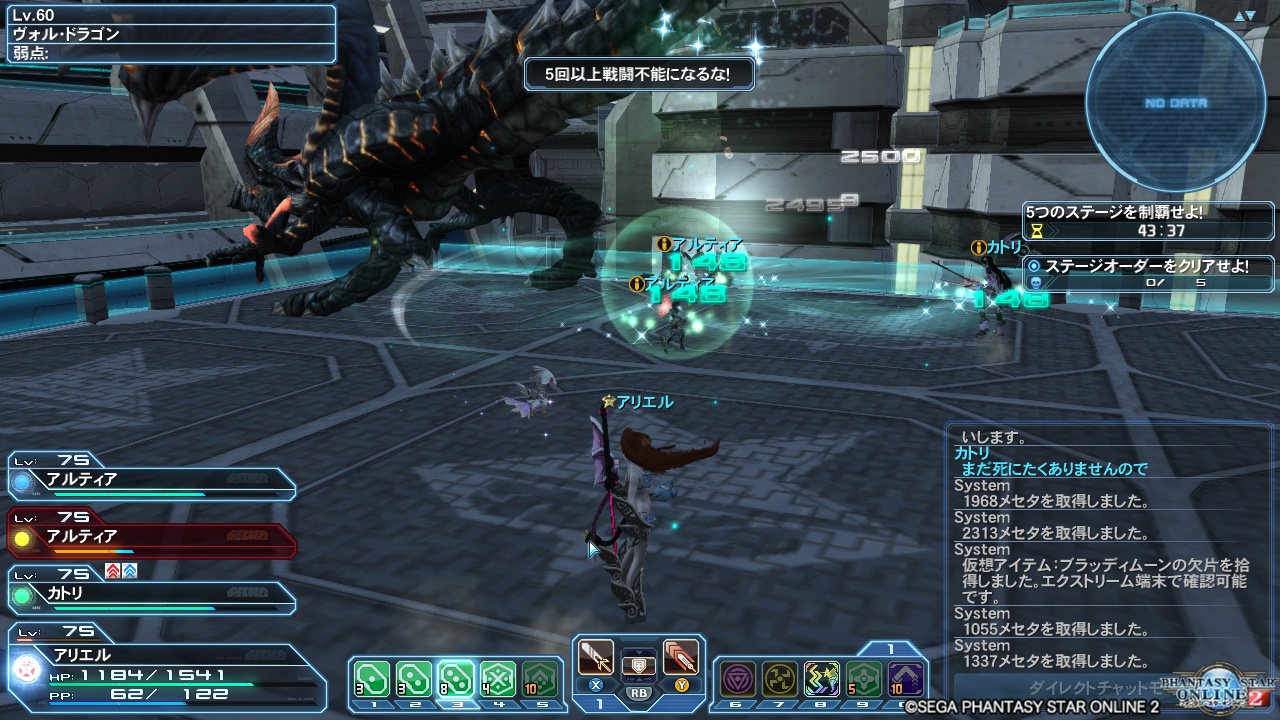Select the sword weapon bound to X
This screenshot has height=720, width=1280.
[596, 657]
